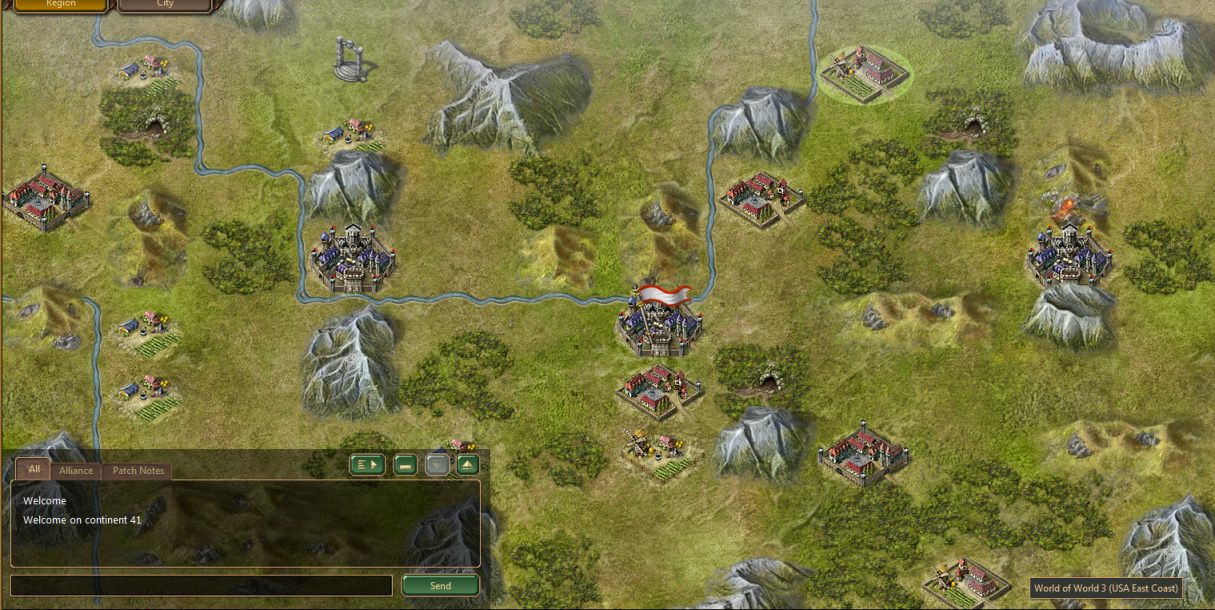The image size is (1215, 610).
Task: Switch to the City view tab
Action: click(165, 5)
